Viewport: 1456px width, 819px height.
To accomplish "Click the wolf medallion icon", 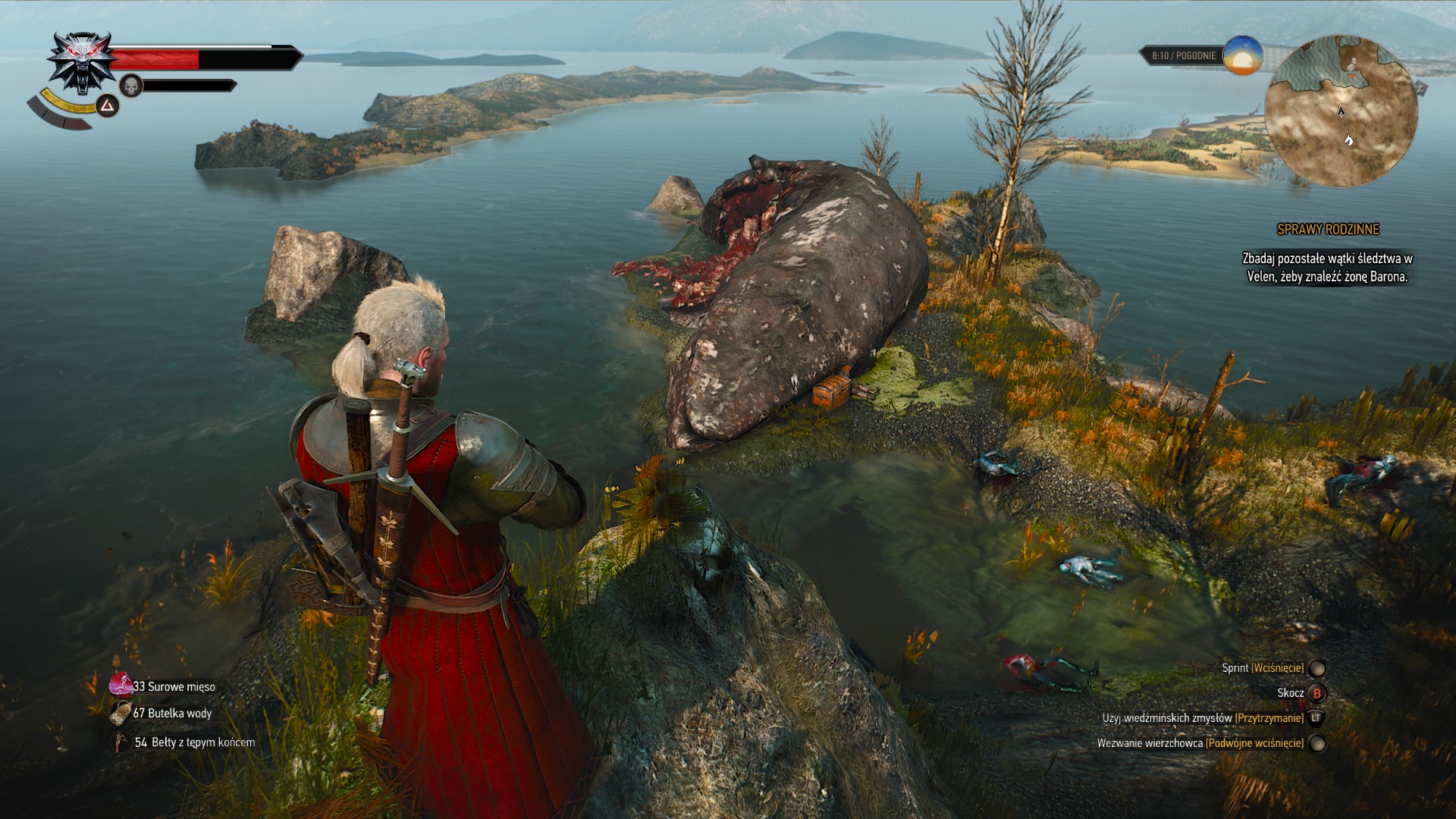I will tap(81, 63).
